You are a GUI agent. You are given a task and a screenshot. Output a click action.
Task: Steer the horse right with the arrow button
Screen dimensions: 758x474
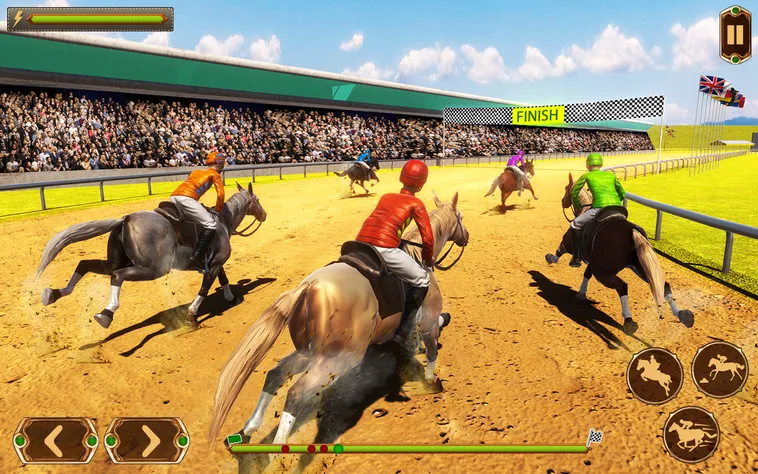point(147,440)
